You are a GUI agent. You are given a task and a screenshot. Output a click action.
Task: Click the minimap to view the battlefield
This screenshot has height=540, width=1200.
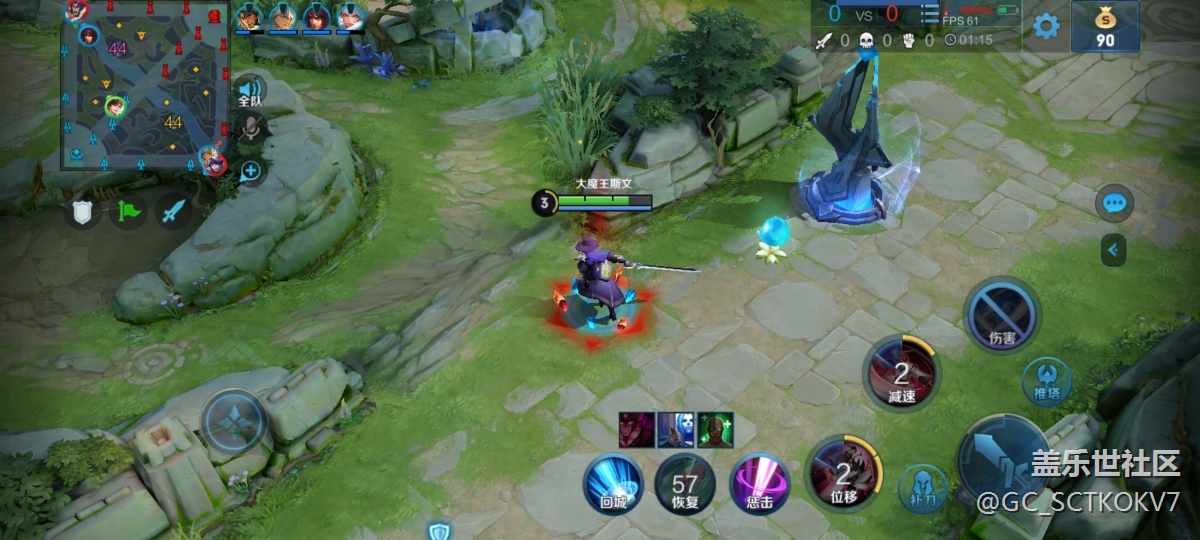tap(140, 84)
